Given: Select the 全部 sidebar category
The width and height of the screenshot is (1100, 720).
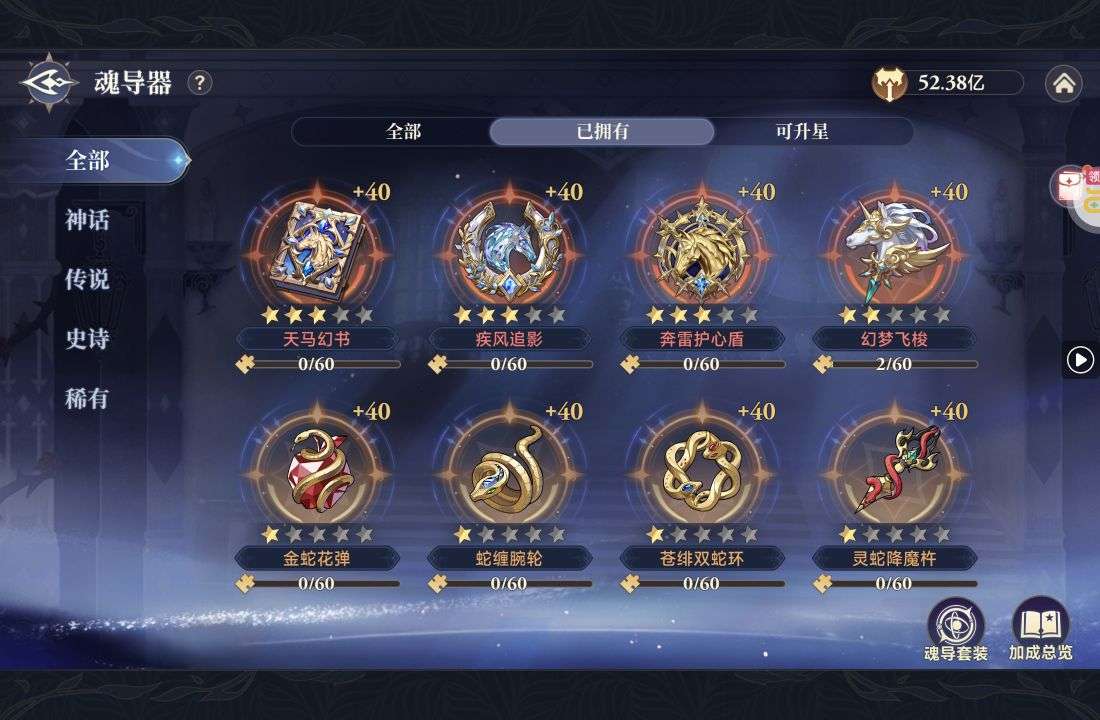Looking at the screenshot, I should coord(87,160).
